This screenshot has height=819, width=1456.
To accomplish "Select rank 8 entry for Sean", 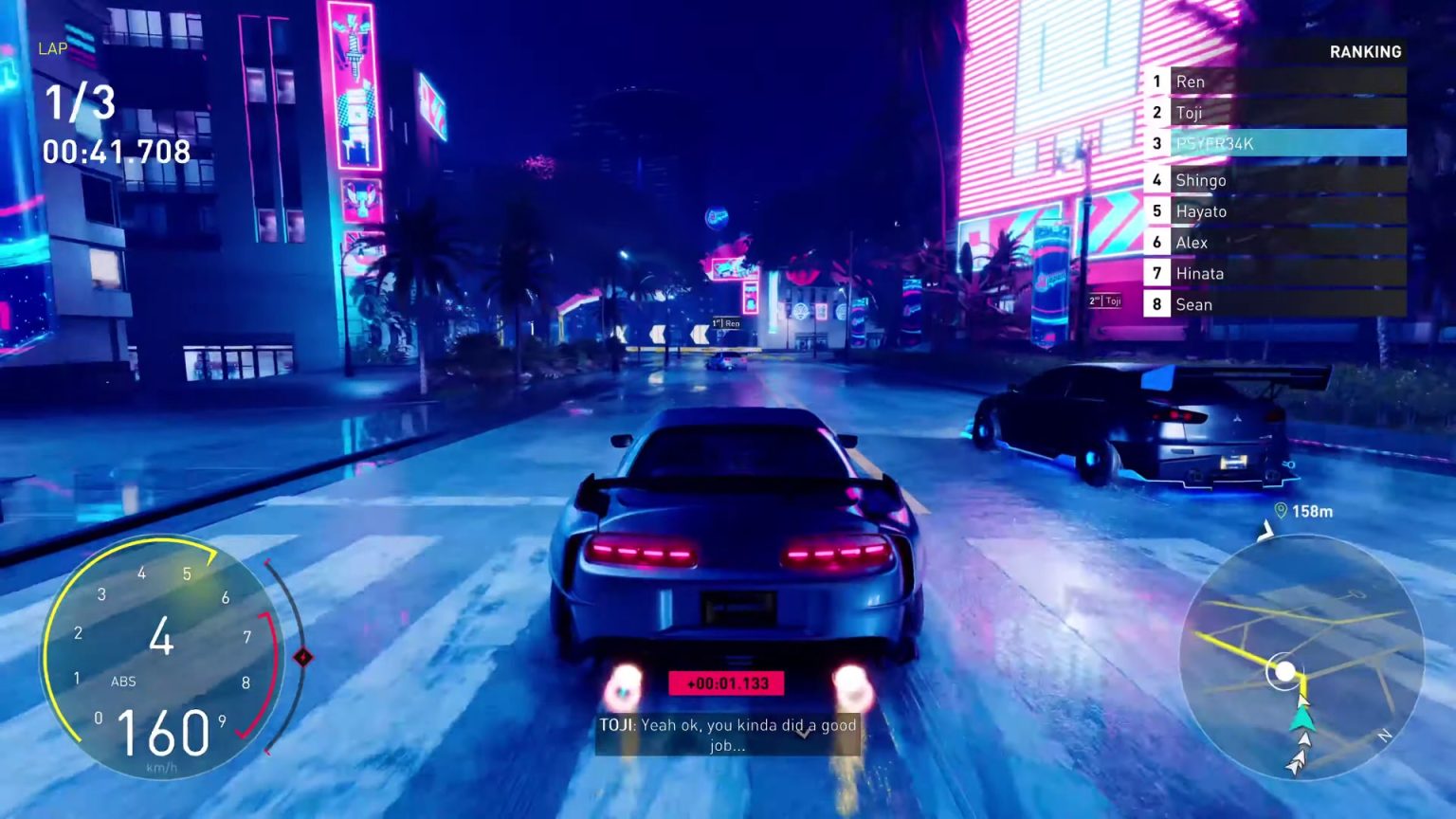I will click(1194, 304).
